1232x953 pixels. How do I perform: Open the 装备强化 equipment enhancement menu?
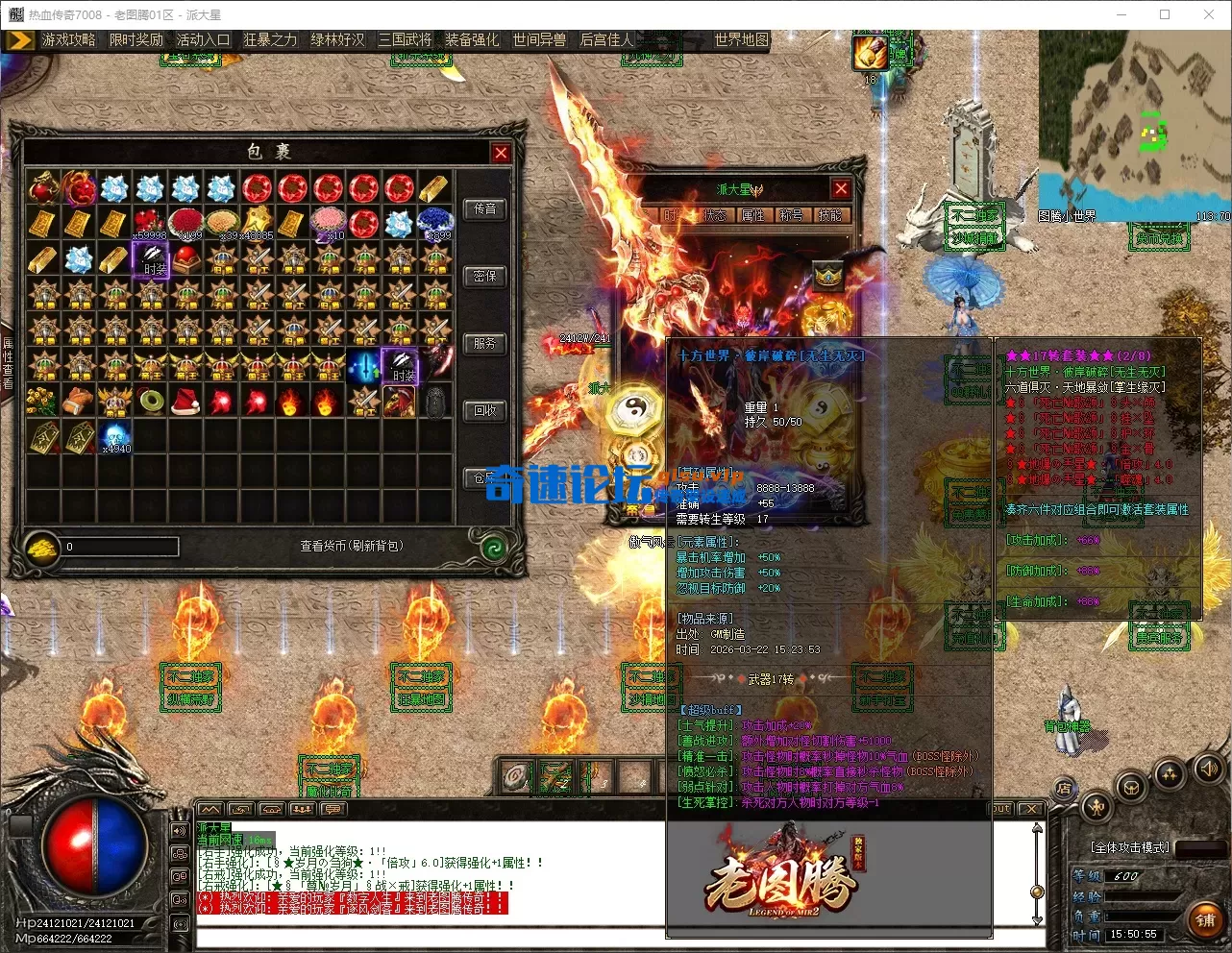(x=472, y=39)
